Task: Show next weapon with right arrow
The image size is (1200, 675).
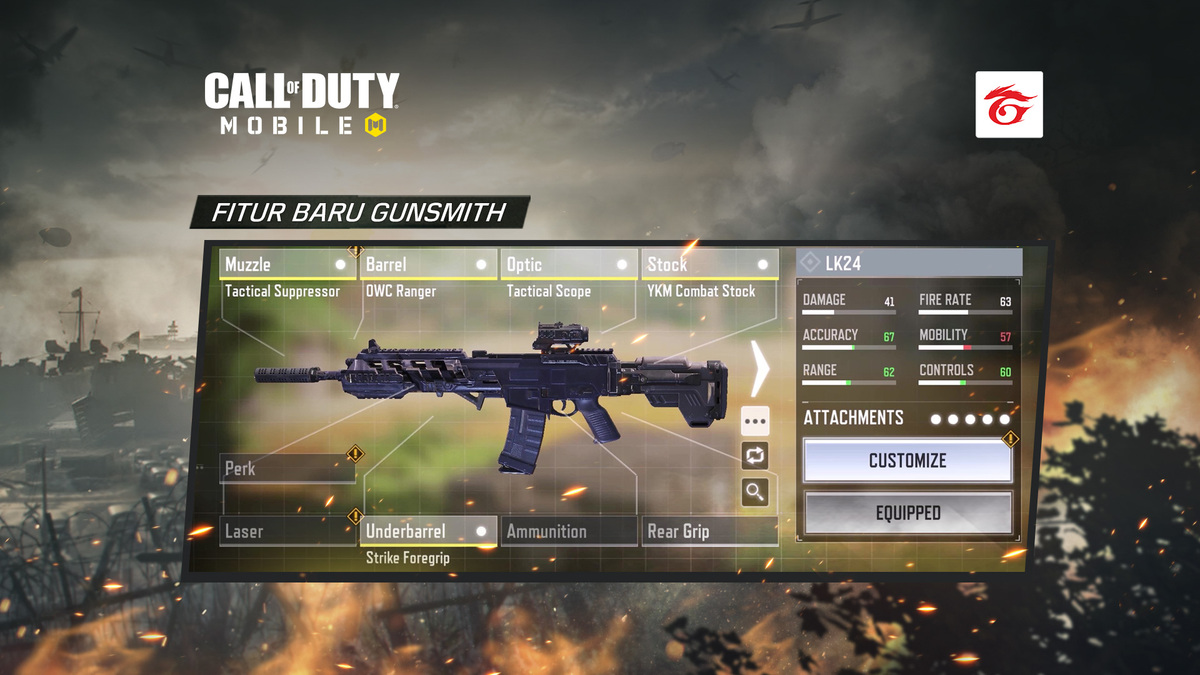Action: point(760,368)
